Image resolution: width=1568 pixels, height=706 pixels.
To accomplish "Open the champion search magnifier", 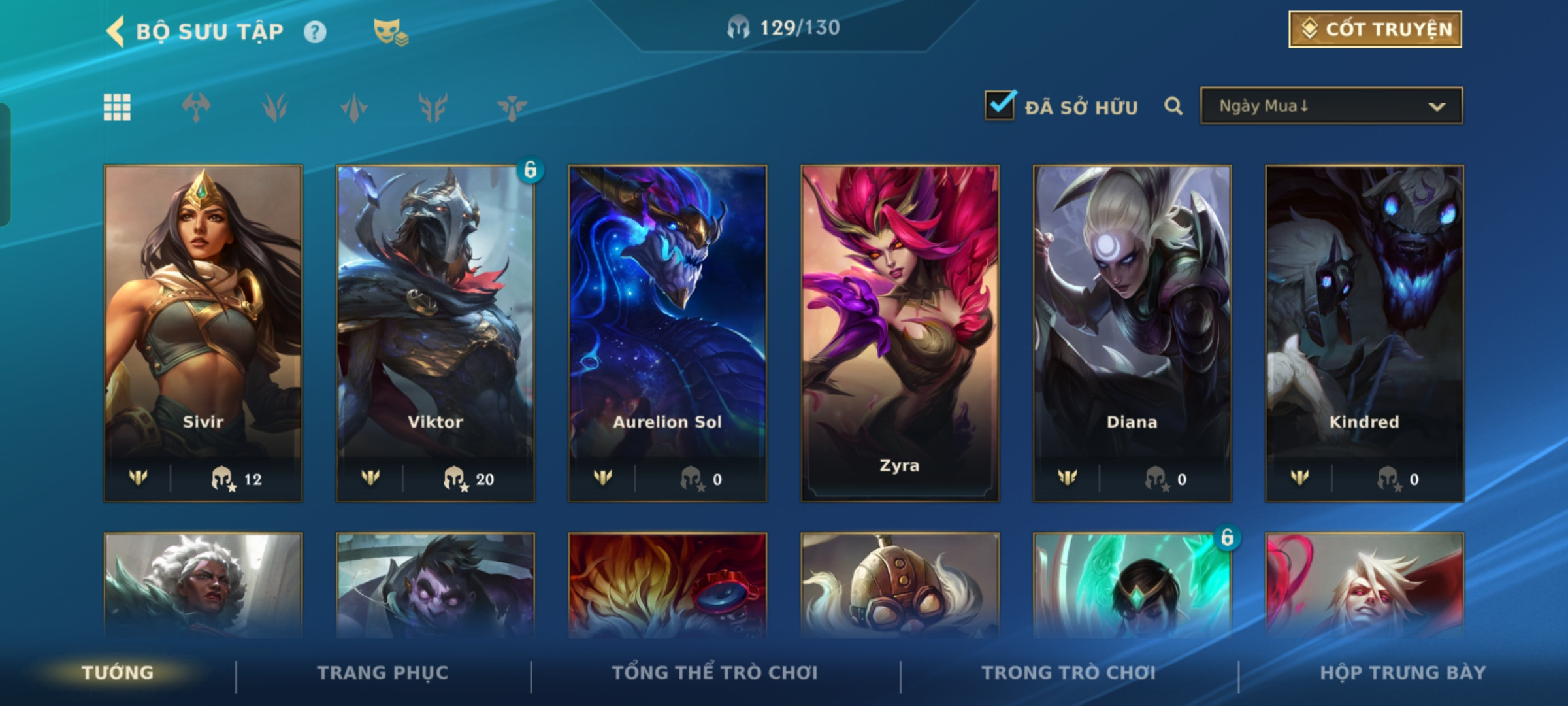I will (1173, 106).
